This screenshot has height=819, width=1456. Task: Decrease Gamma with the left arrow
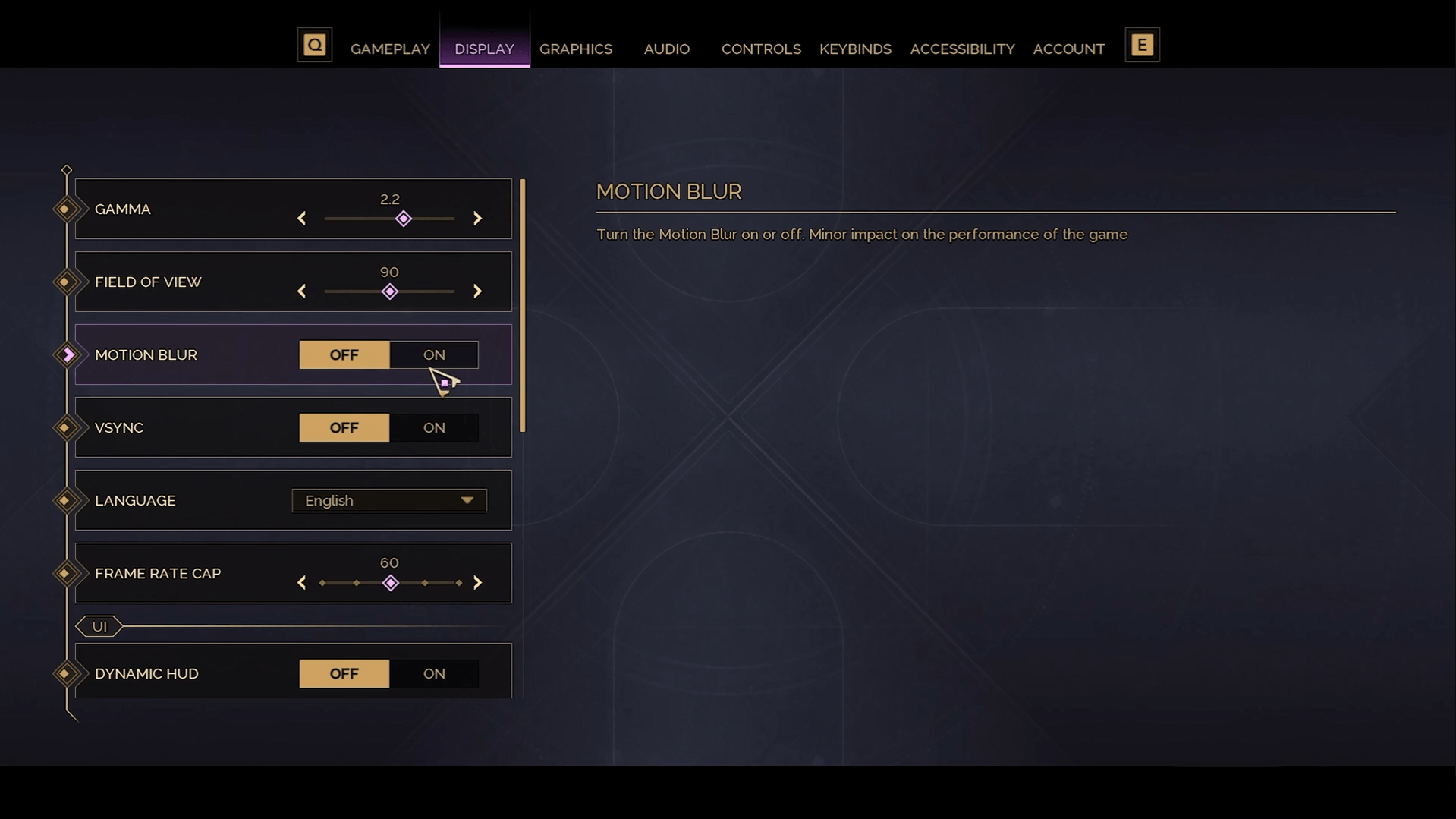[302, 219]
